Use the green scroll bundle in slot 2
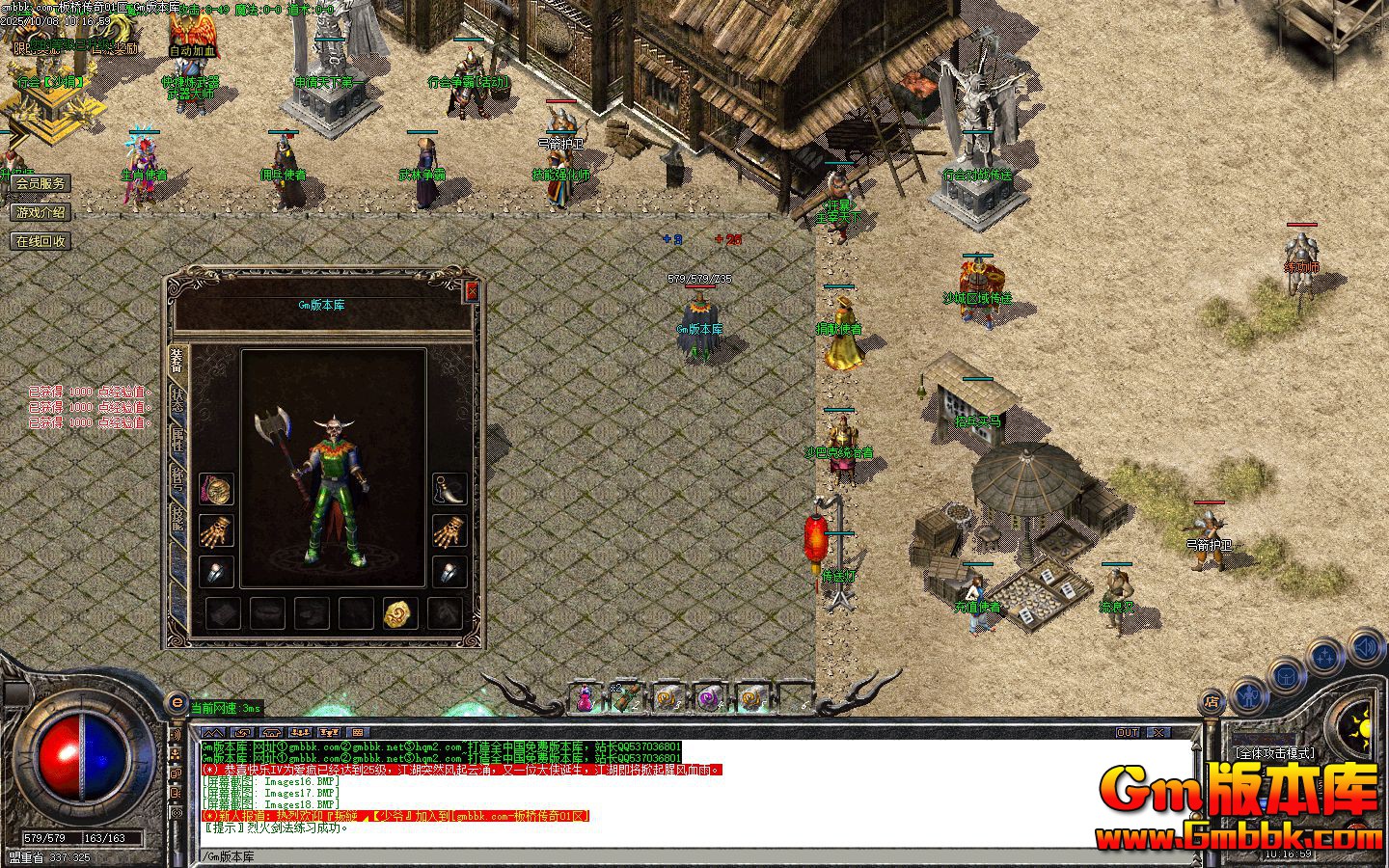 (625, 697)
